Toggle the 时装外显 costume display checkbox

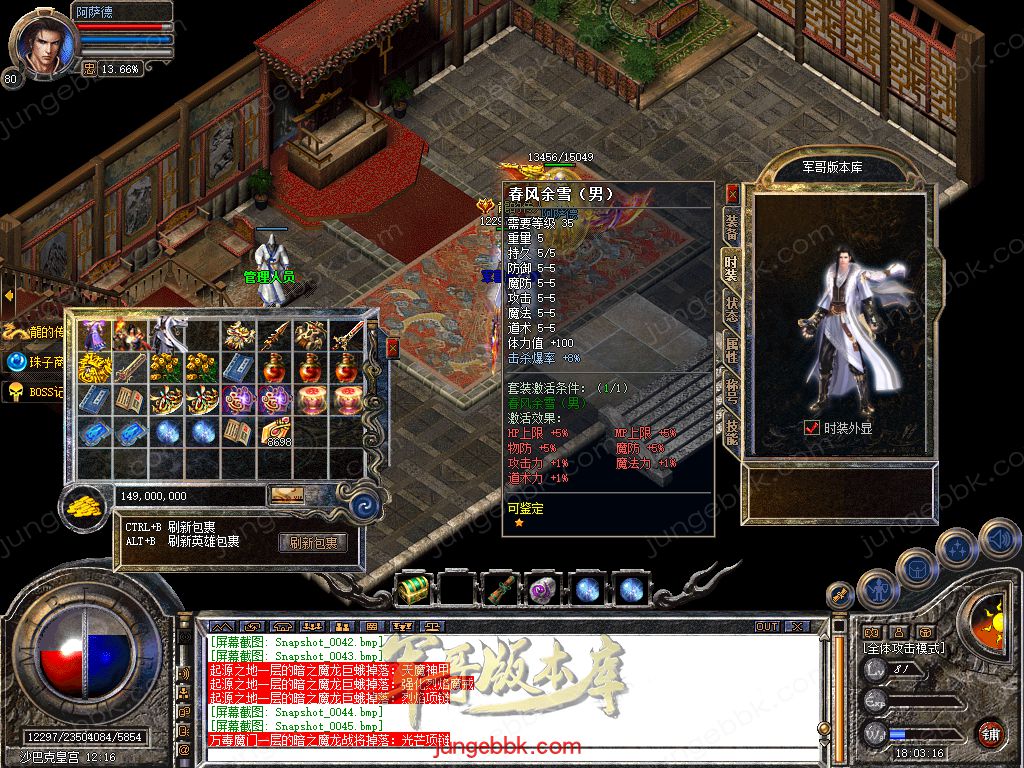click(x=812, y=427)
